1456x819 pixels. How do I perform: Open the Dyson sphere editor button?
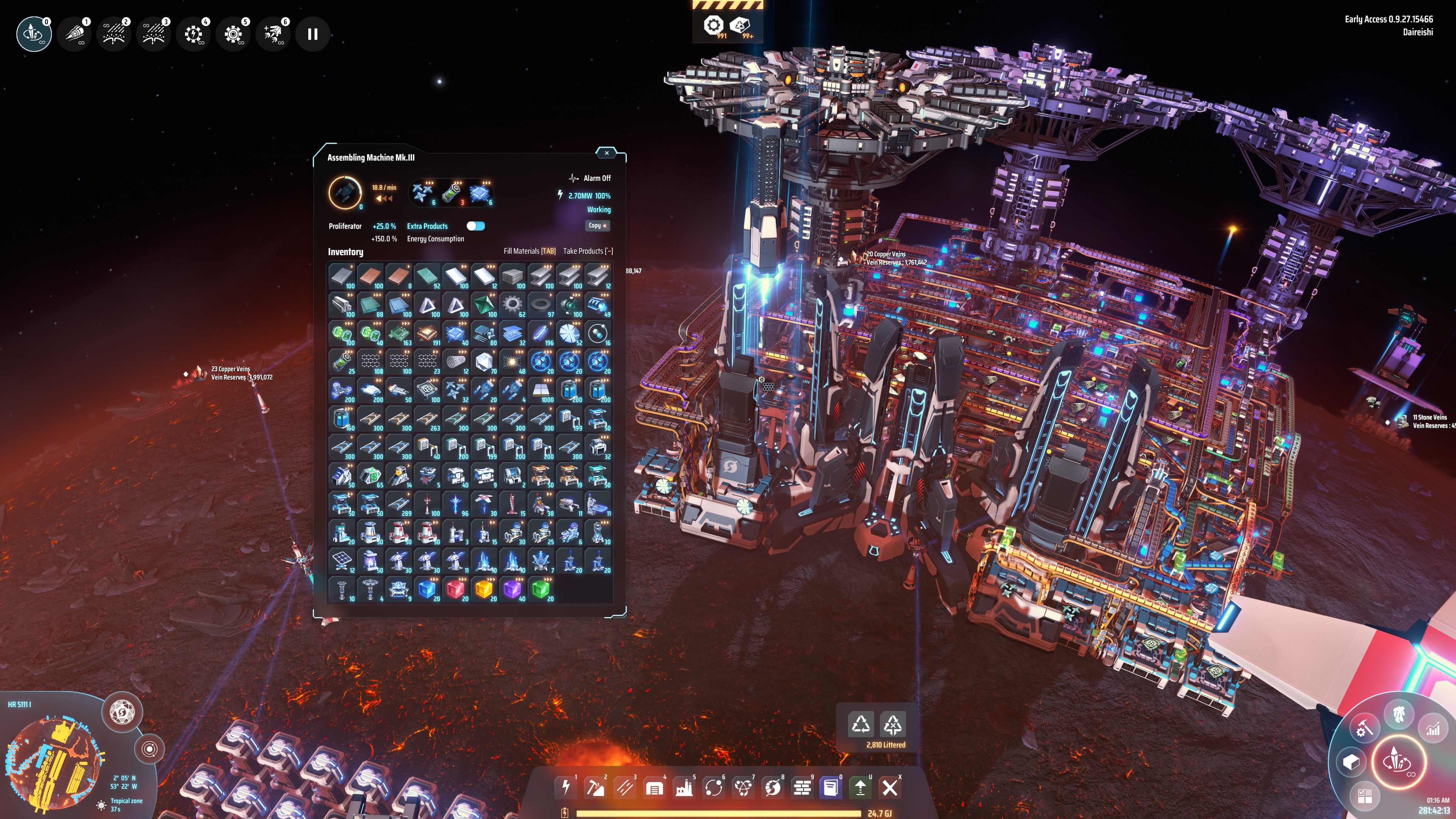tap(121, 712)
